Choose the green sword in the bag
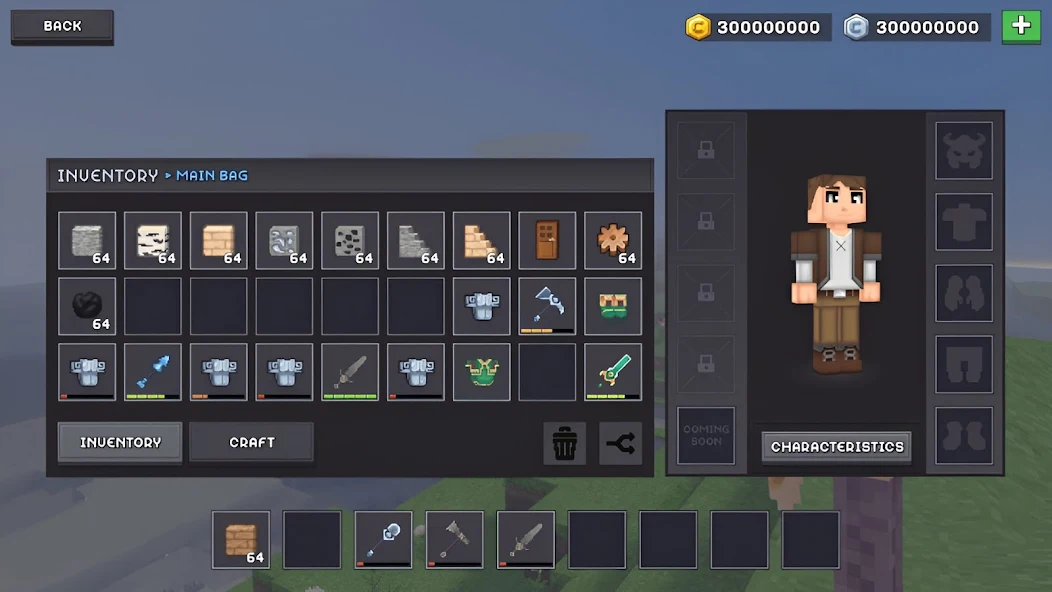The height and width of the screenshot is (592, 1052). (x=613, y=372)
